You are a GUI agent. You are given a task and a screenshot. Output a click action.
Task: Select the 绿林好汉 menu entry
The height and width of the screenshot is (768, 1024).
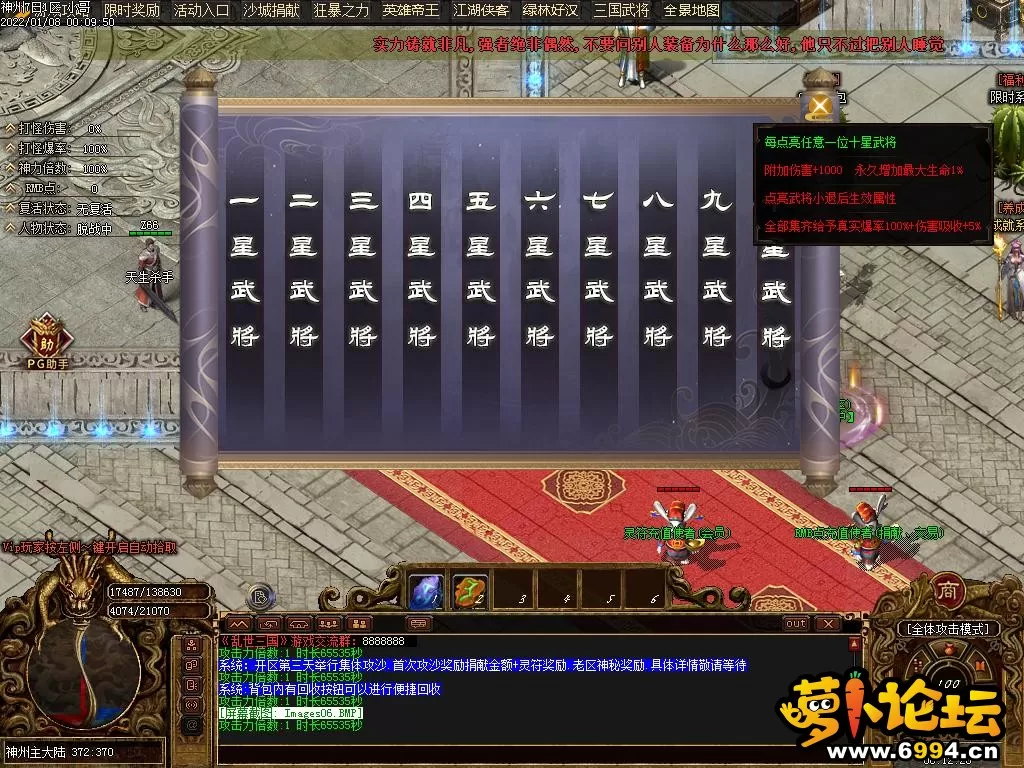click(551, 11)
